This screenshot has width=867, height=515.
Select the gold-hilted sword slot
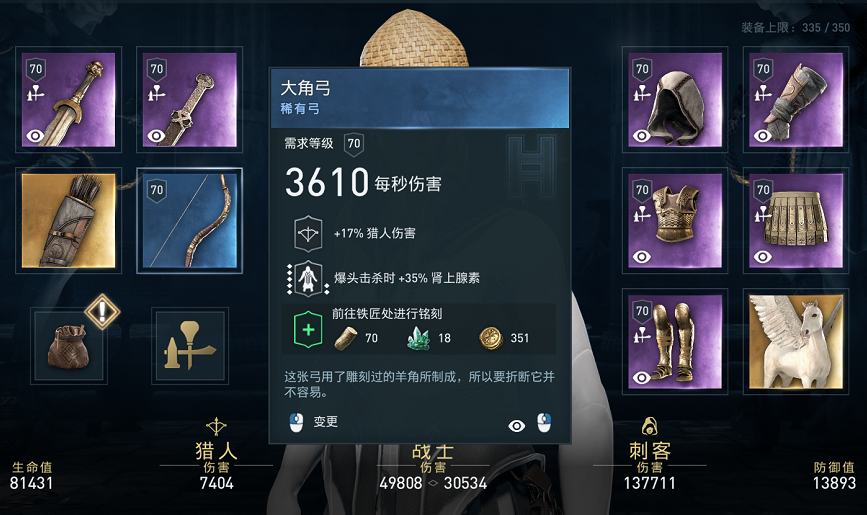click(x=69, y=98)
